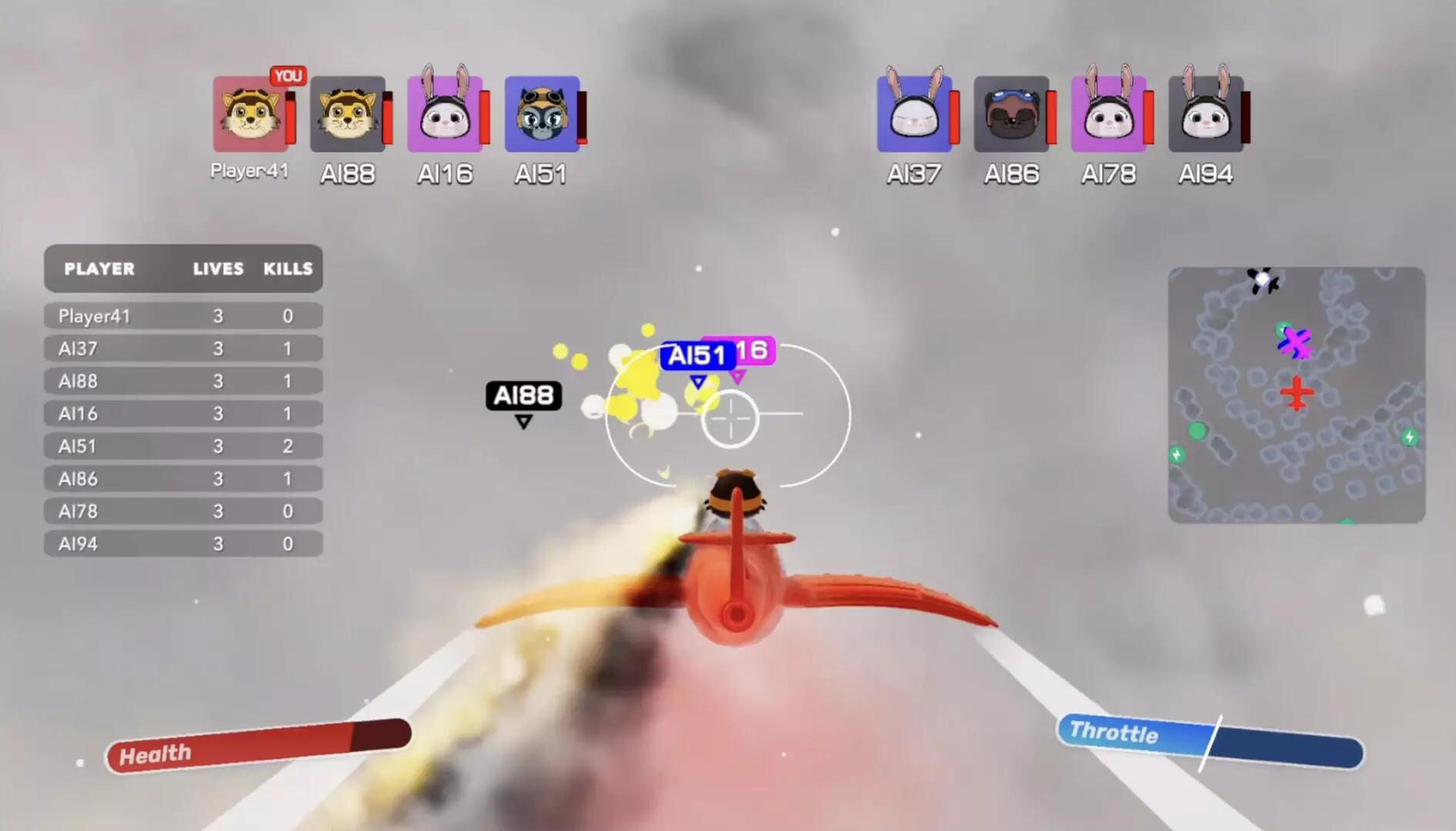Click a green lightning pickup on the minimap
This screenshot has height=831, width=1456.
[x=1409, y=436]
